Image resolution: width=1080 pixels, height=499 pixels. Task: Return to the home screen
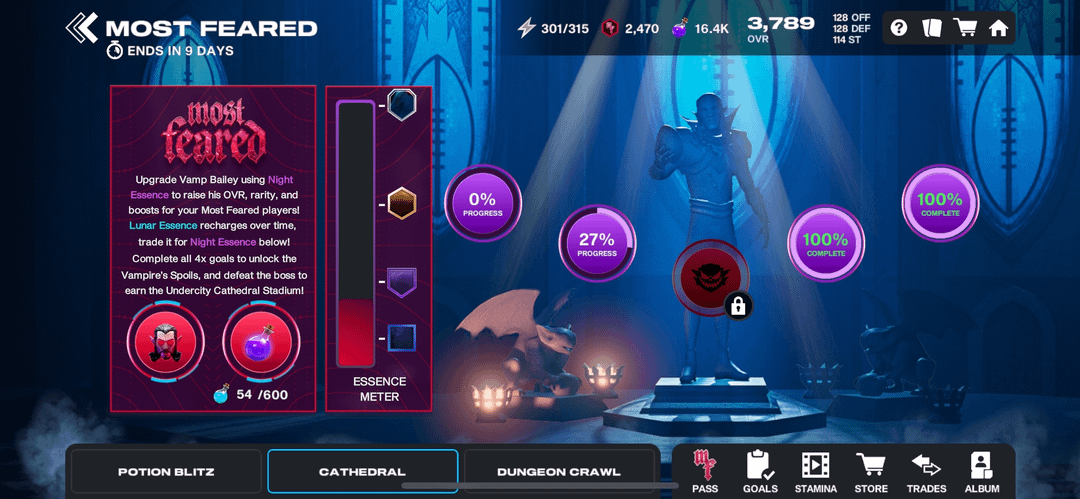998,27
